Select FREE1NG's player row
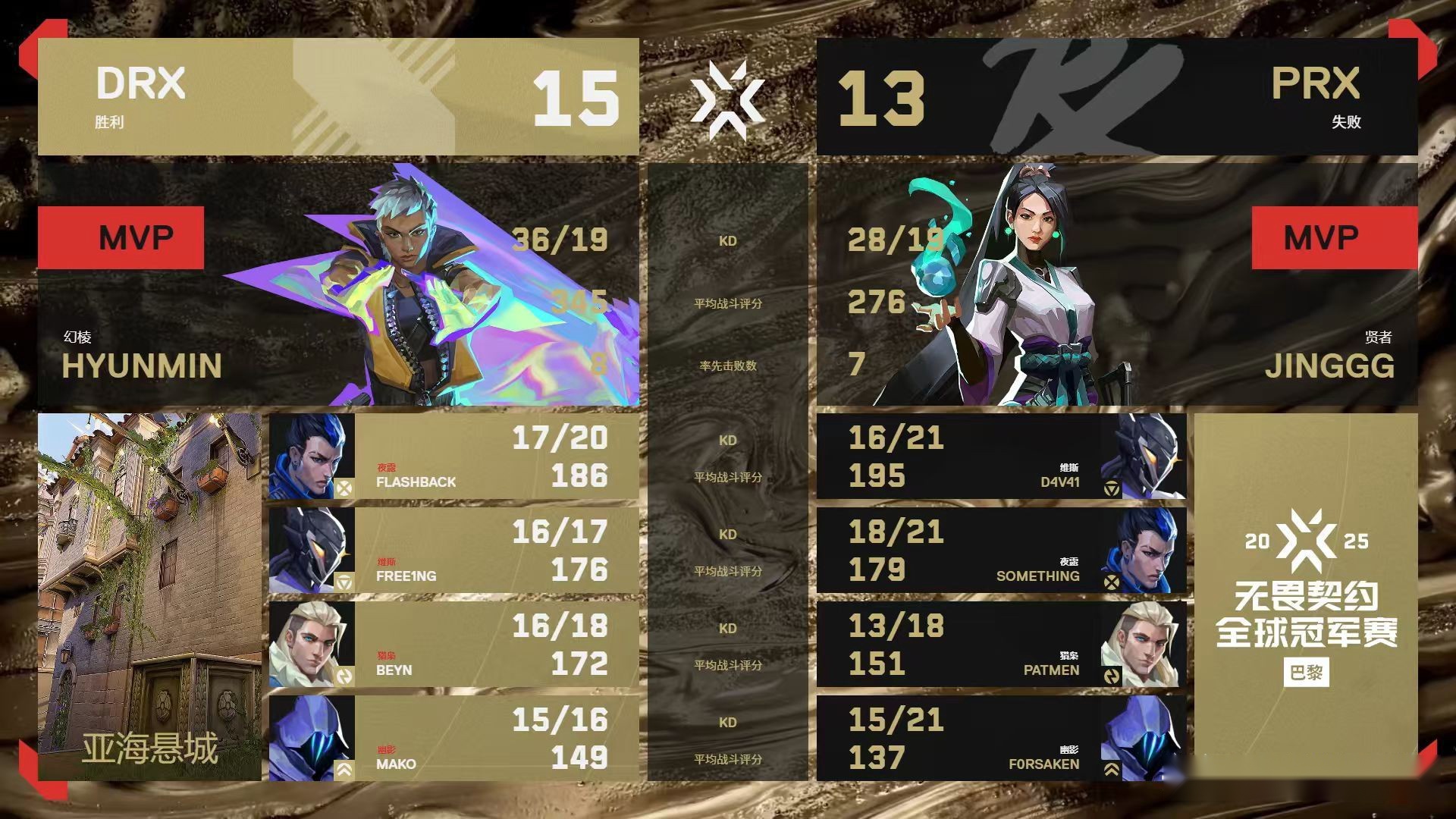Image resolution: width=1456 pixels, height=819 pixels. click(x=453, y=551)
